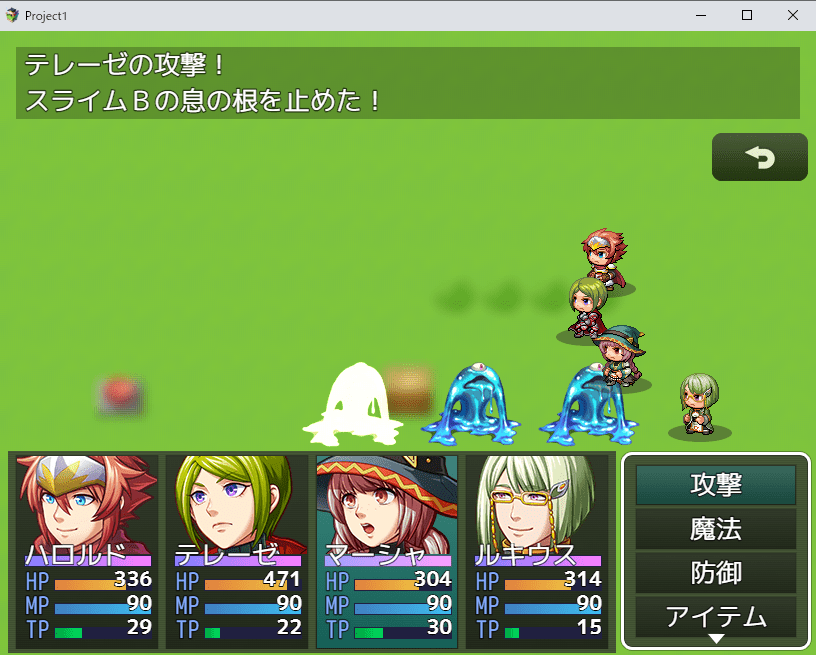Image resolution: width=816 pixels, height=655 pixels.
Task: Select the 防御 (Guard) command
Action: click(716, 573)
